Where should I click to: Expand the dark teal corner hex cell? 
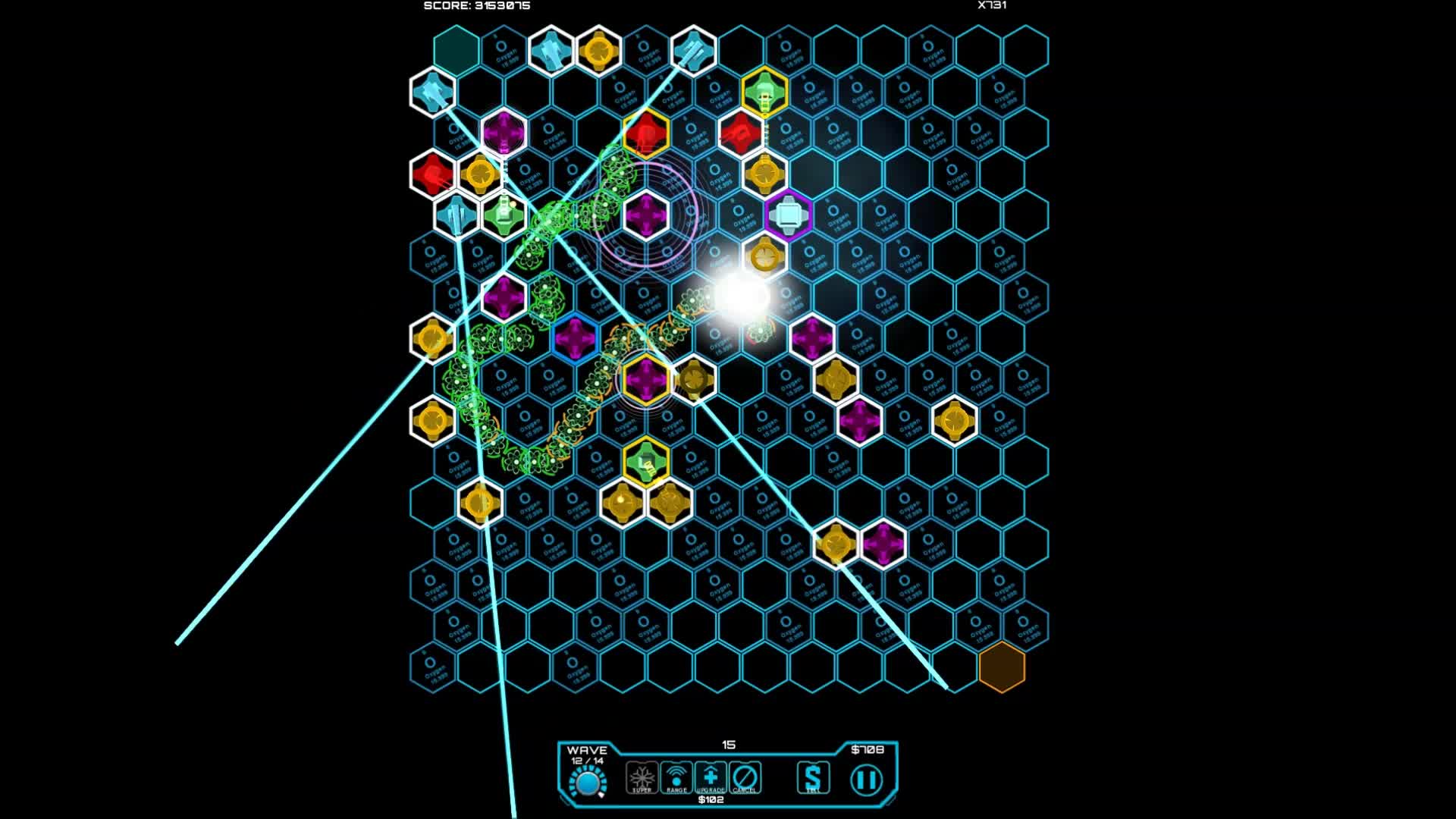click(x=454, y=51)
